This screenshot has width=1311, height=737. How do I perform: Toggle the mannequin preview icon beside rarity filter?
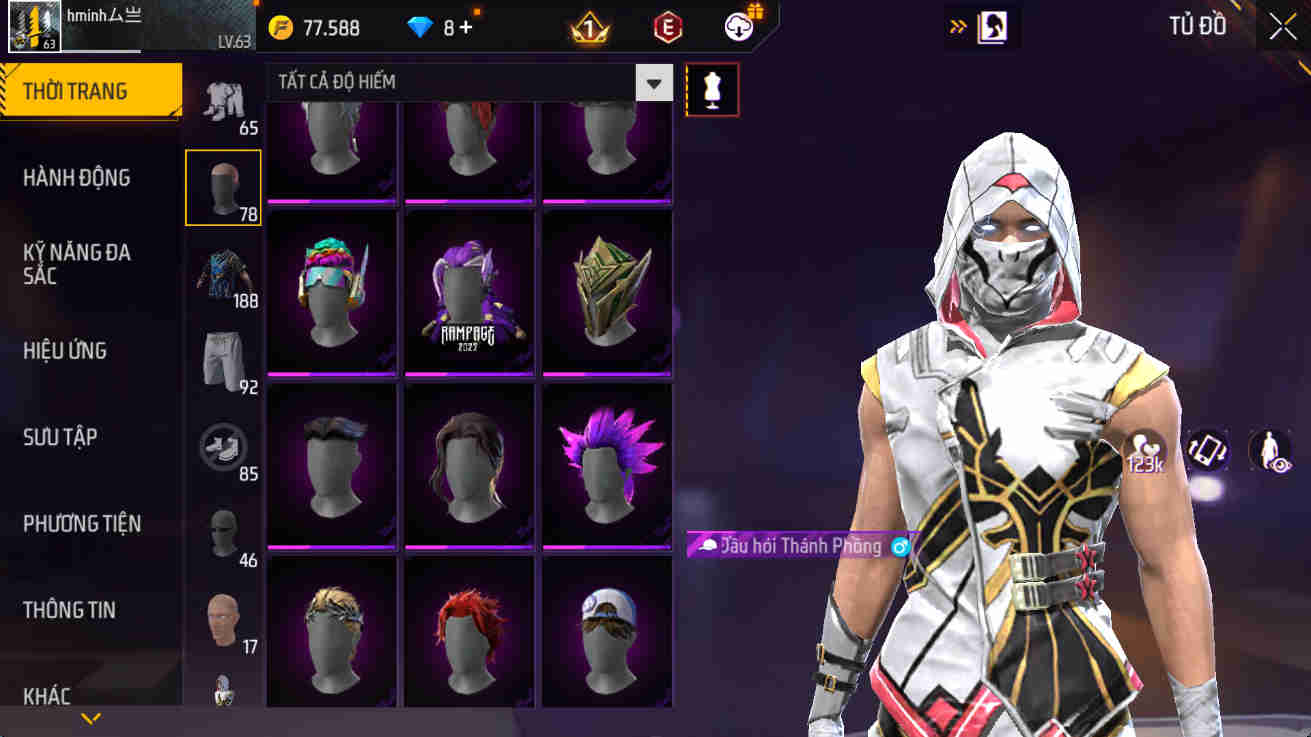pos(711,89)
